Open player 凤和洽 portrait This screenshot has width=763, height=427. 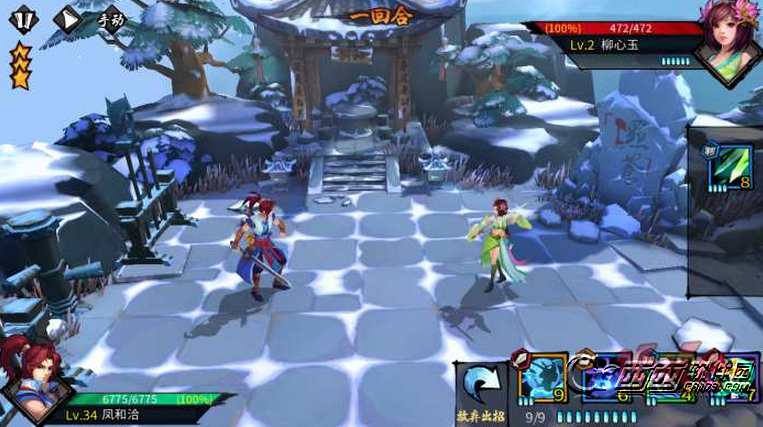tap(29, 387)
